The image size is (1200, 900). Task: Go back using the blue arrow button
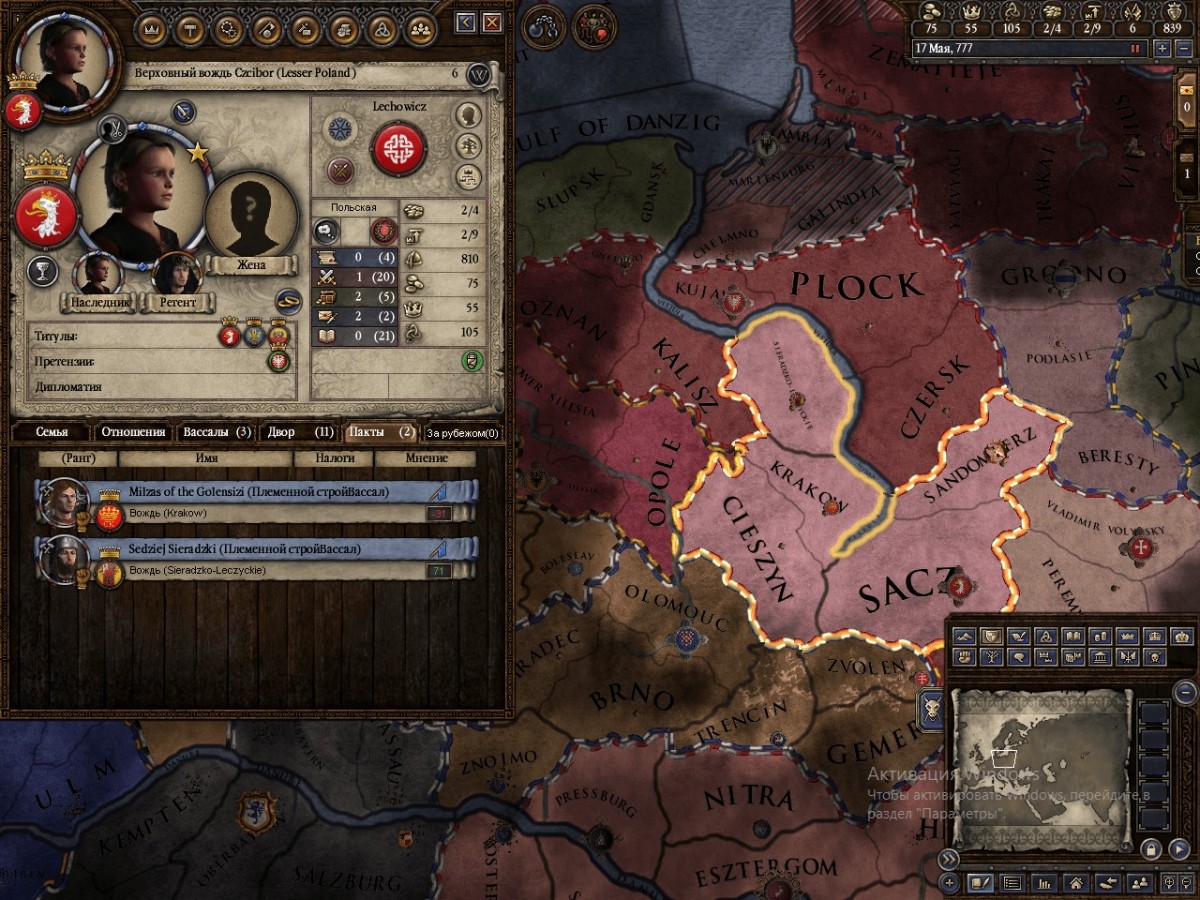(465, 22)
